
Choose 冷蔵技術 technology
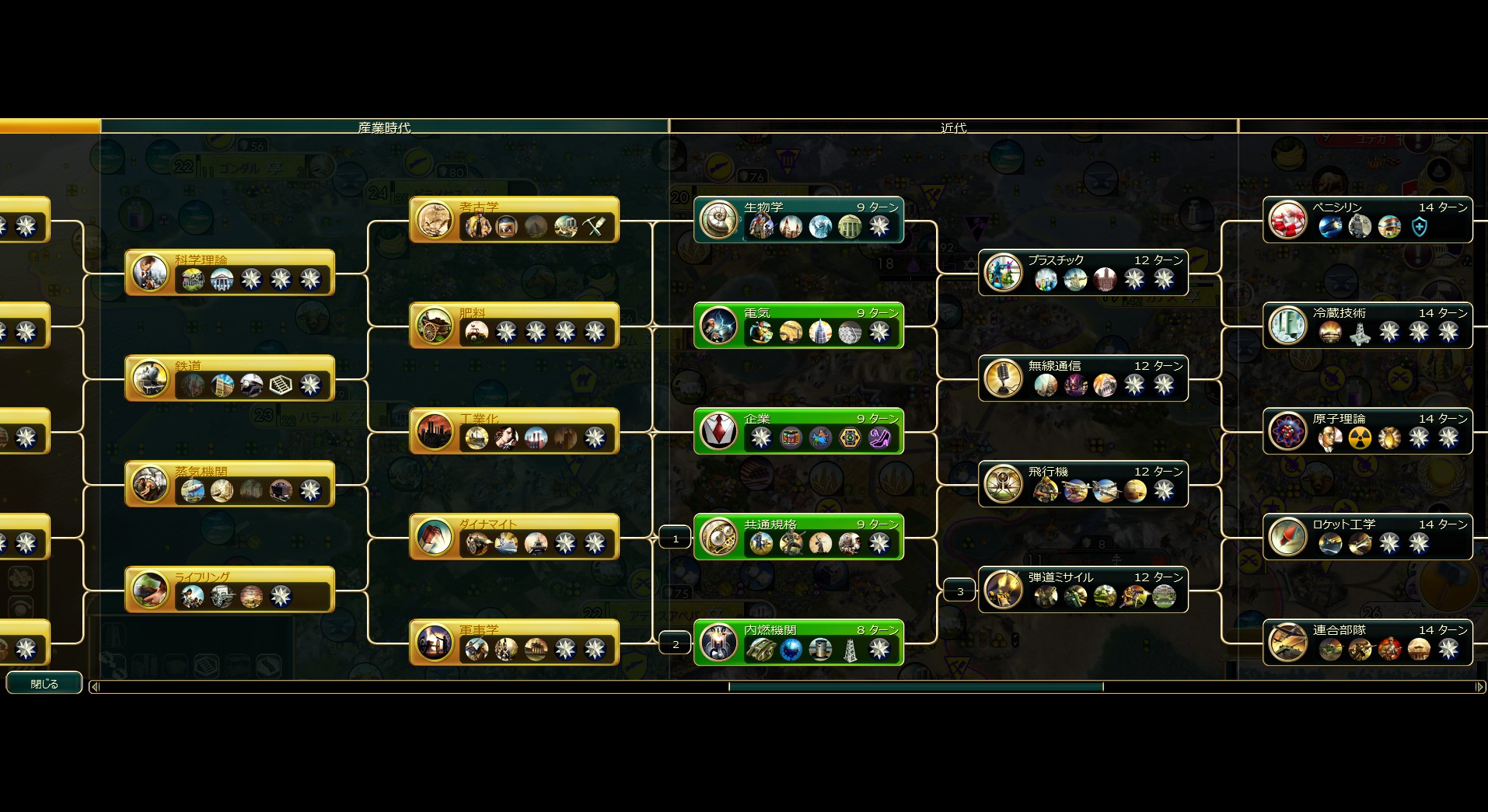coord(1367,325)
